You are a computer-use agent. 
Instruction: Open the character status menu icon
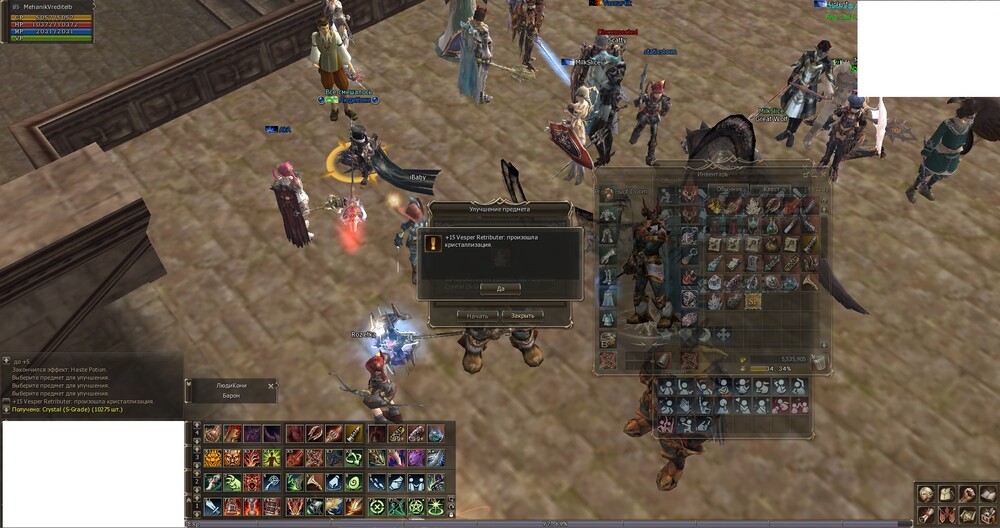pos(926,495)
